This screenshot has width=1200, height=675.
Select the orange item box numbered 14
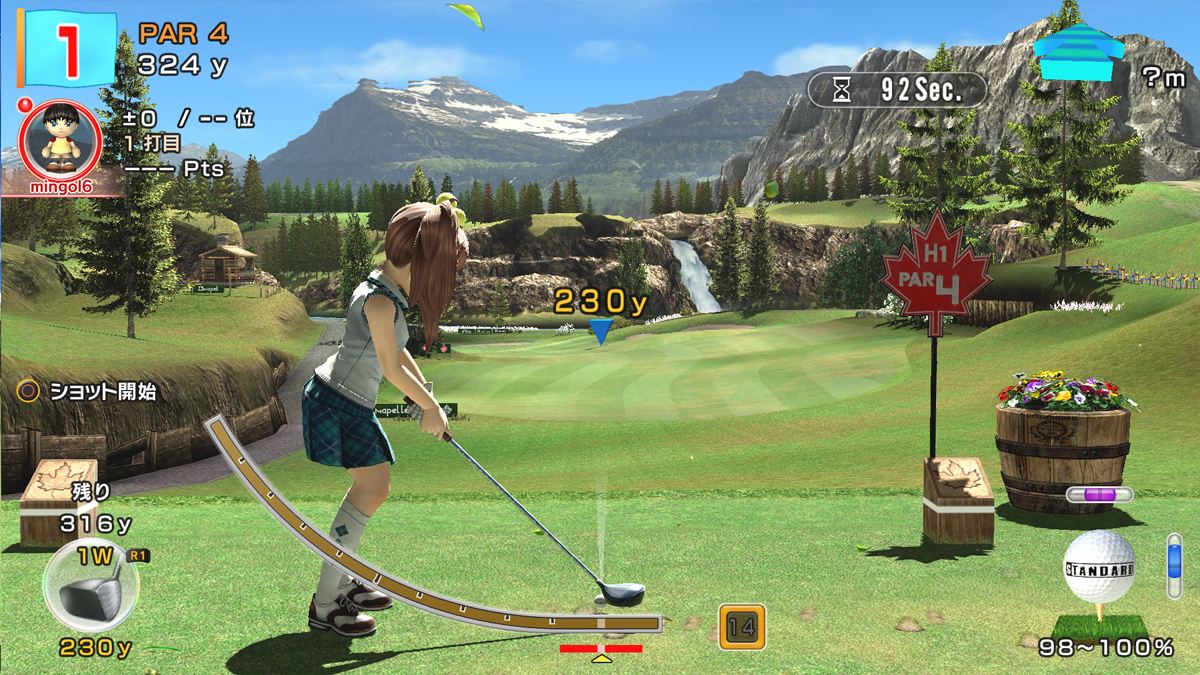point(741,627)
